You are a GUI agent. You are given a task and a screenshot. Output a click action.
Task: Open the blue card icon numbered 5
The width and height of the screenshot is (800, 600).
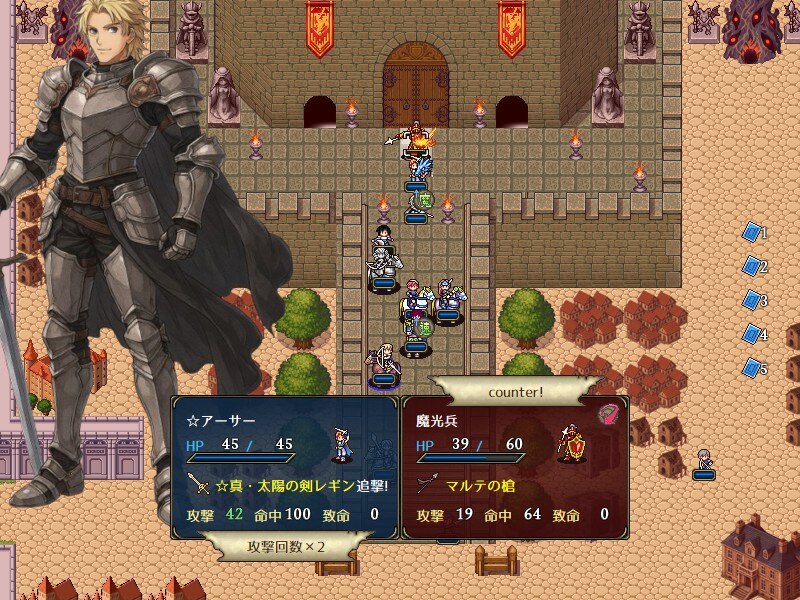tap(751, 368)
